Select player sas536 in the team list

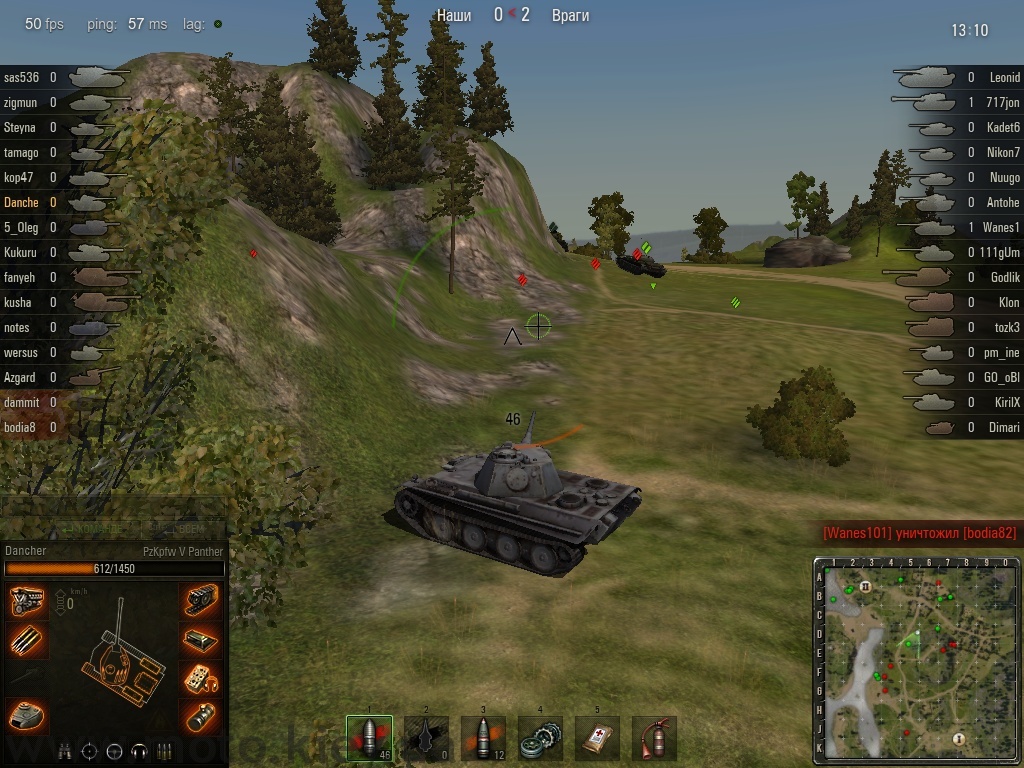[x=21, y=77]
